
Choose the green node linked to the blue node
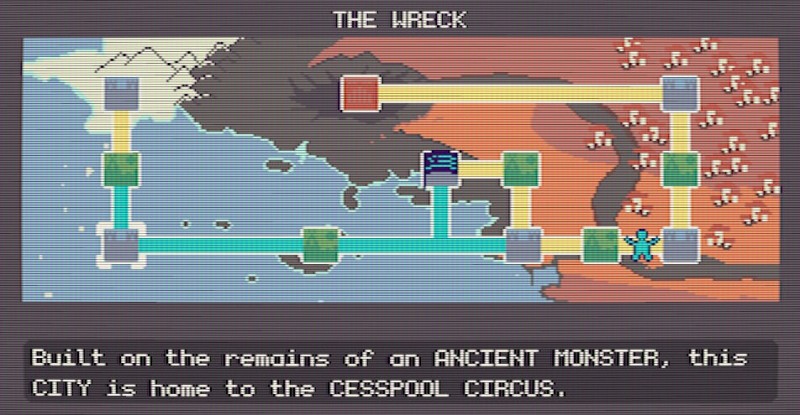(x=521, y=169)
